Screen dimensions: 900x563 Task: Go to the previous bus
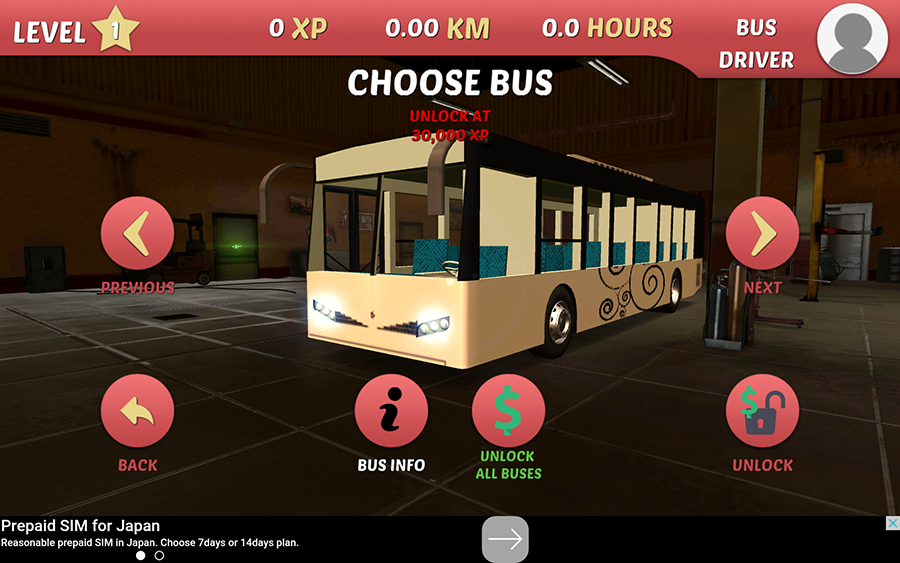click(x=138, y=234)
